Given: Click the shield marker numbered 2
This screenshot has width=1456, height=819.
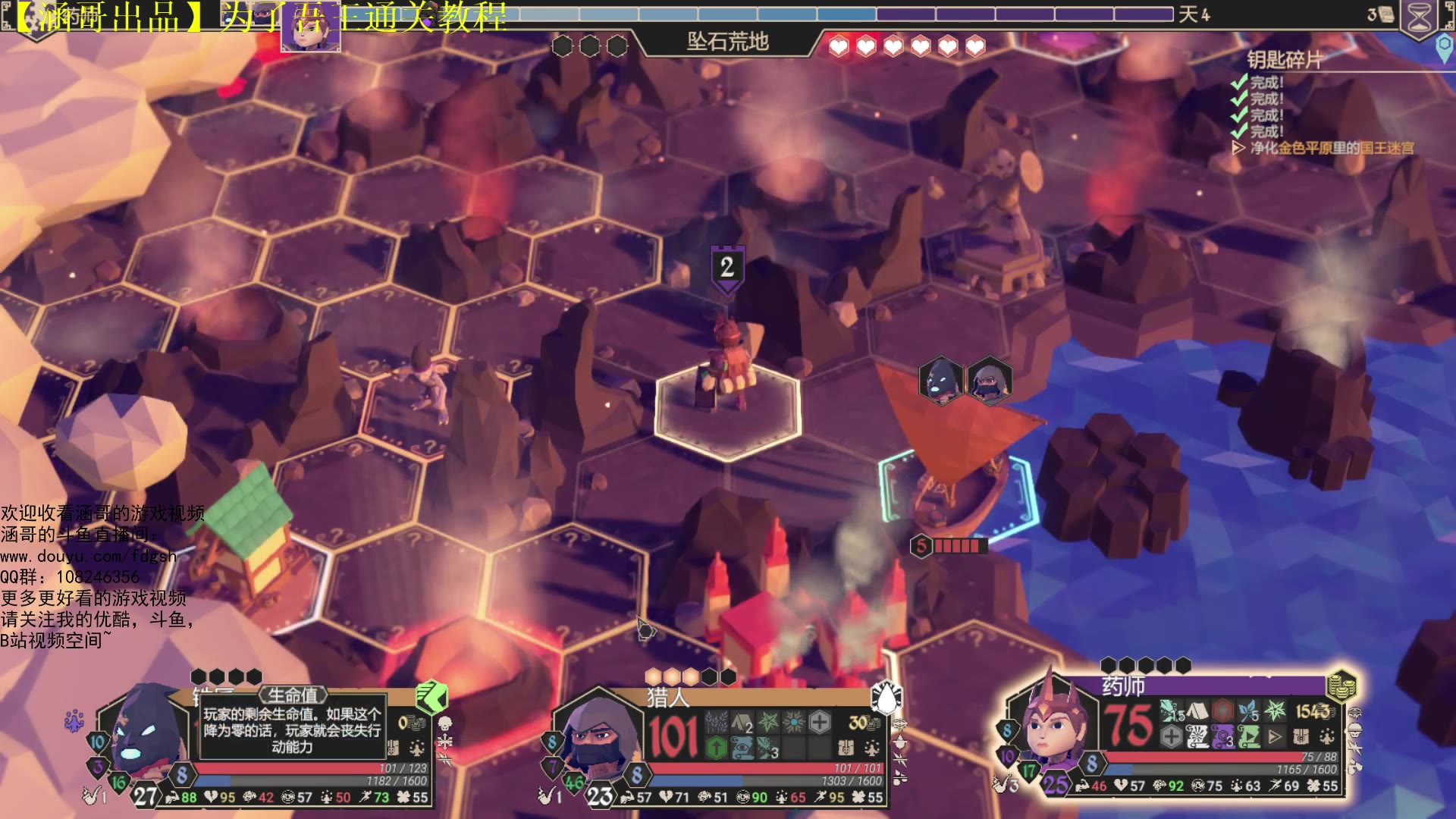Looking at the screenshot, I should point(727,268).
